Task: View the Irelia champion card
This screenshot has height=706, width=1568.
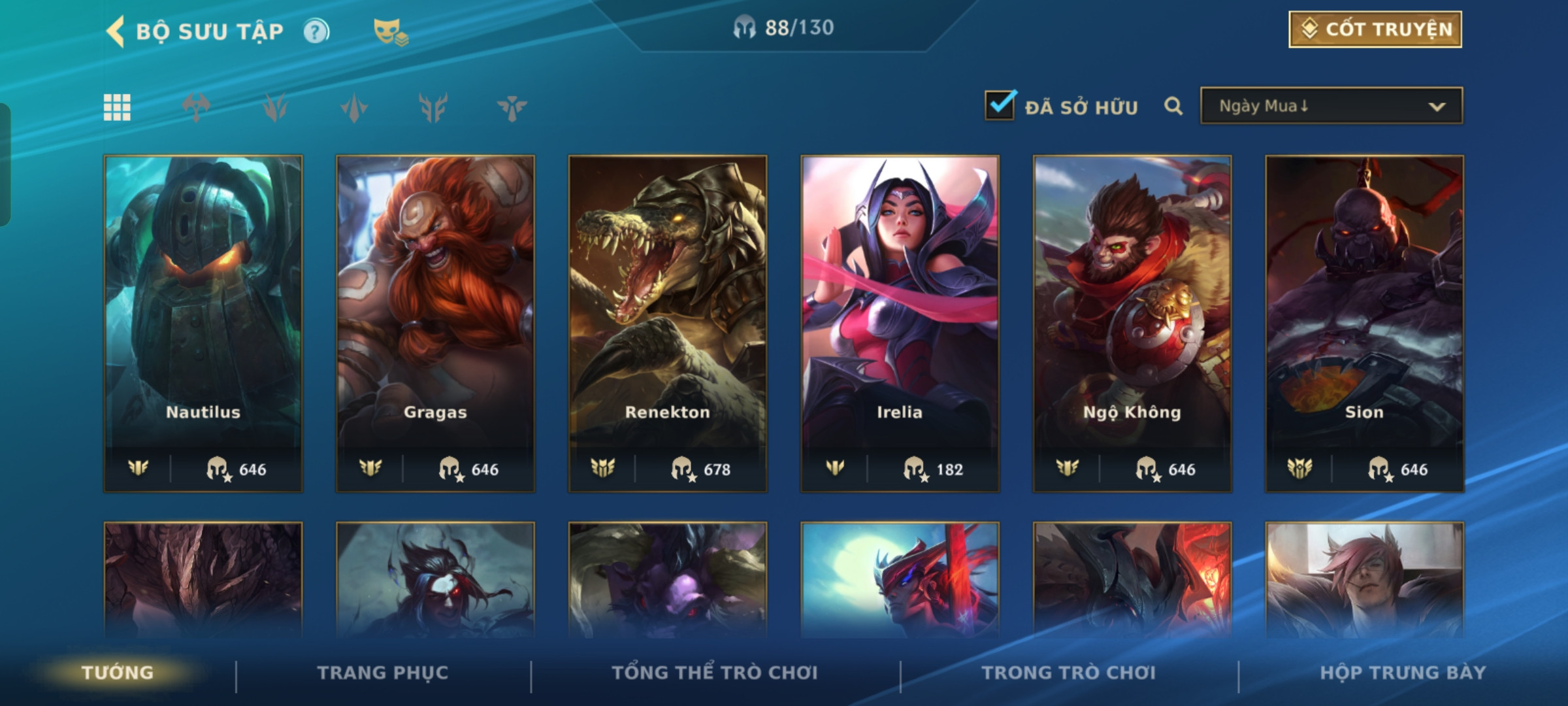Action: 900,323
